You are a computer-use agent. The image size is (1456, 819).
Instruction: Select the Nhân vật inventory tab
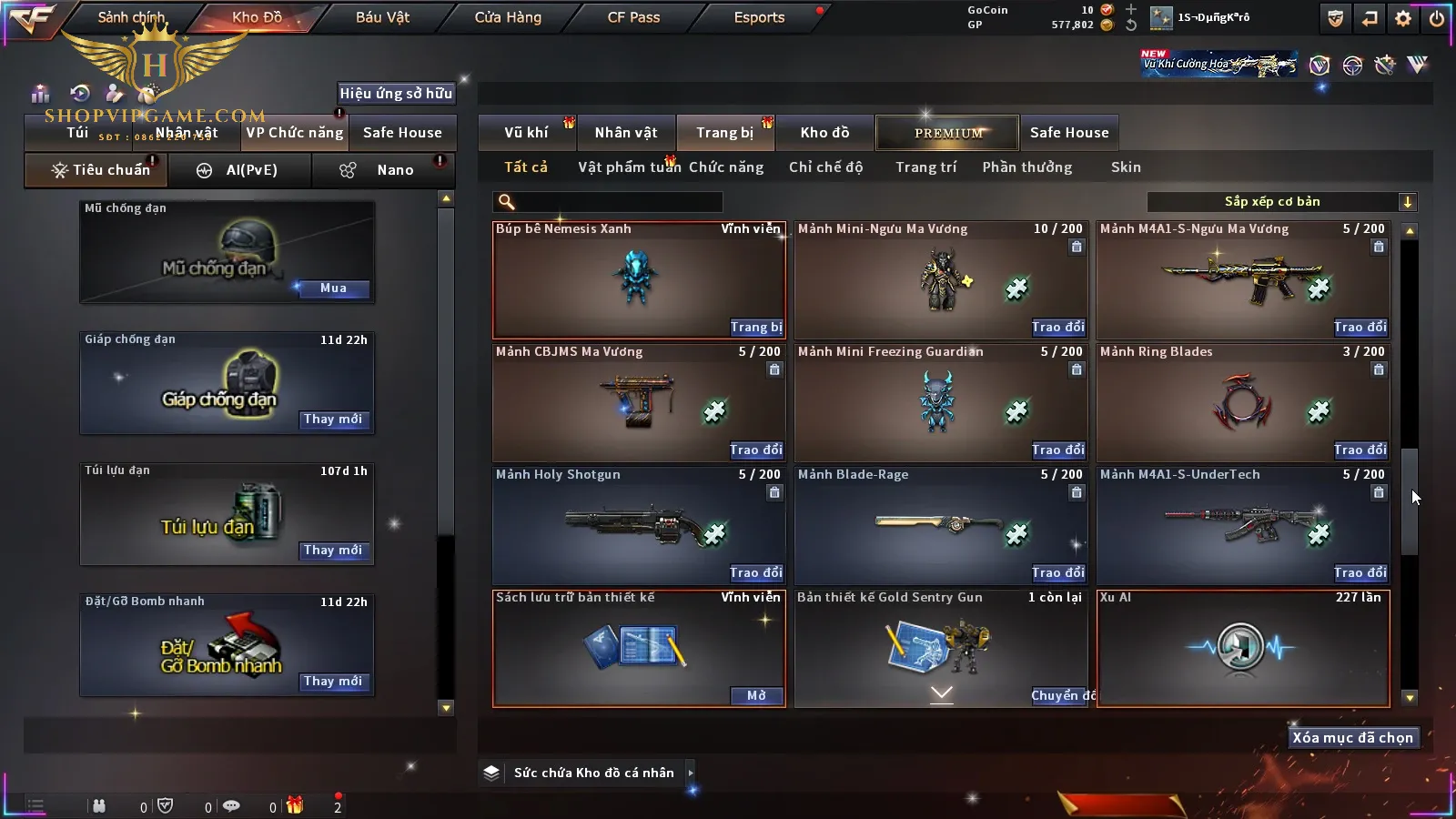(x=626, y=133)
